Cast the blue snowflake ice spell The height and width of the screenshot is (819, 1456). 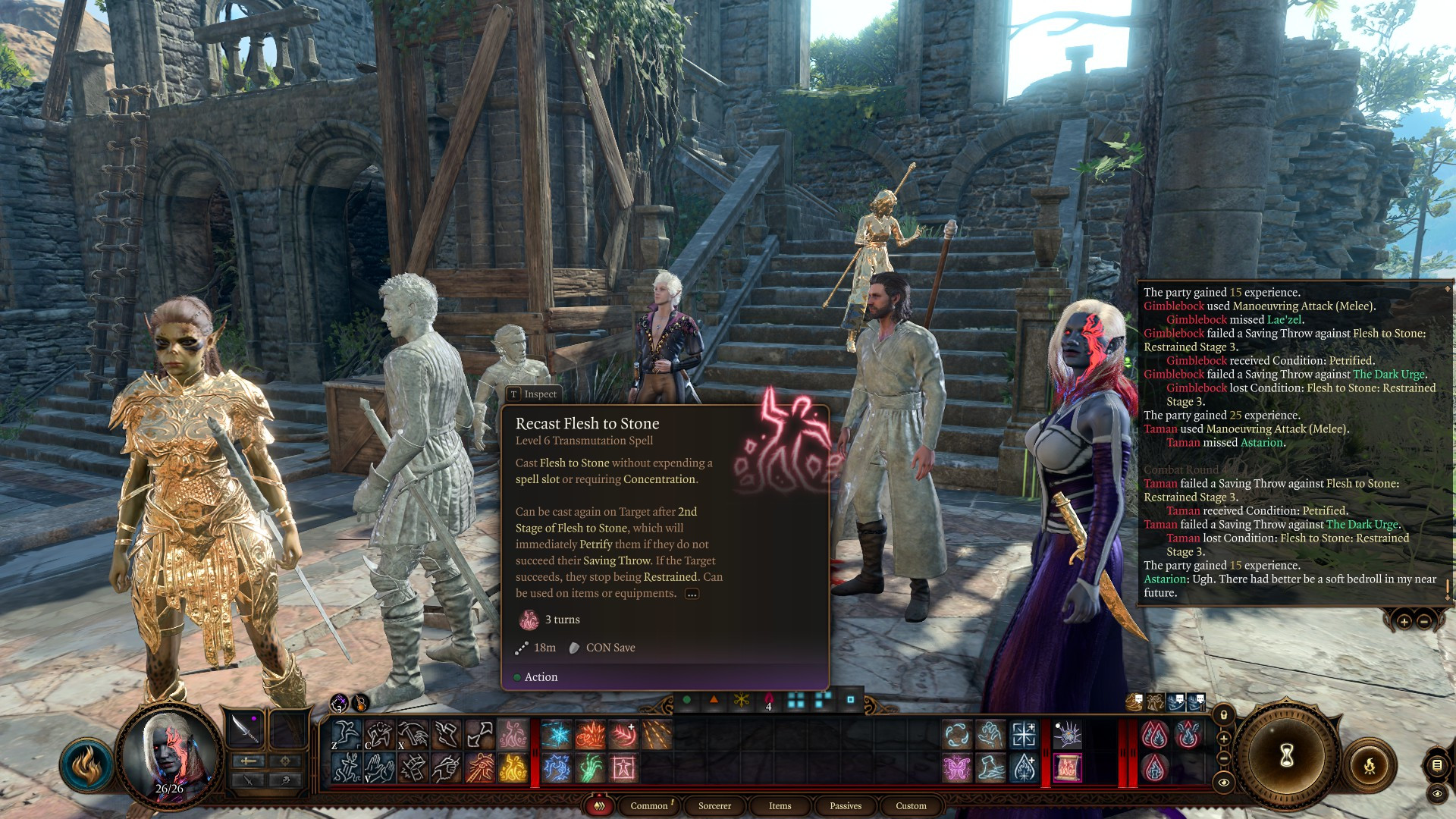tap(557, 735)
